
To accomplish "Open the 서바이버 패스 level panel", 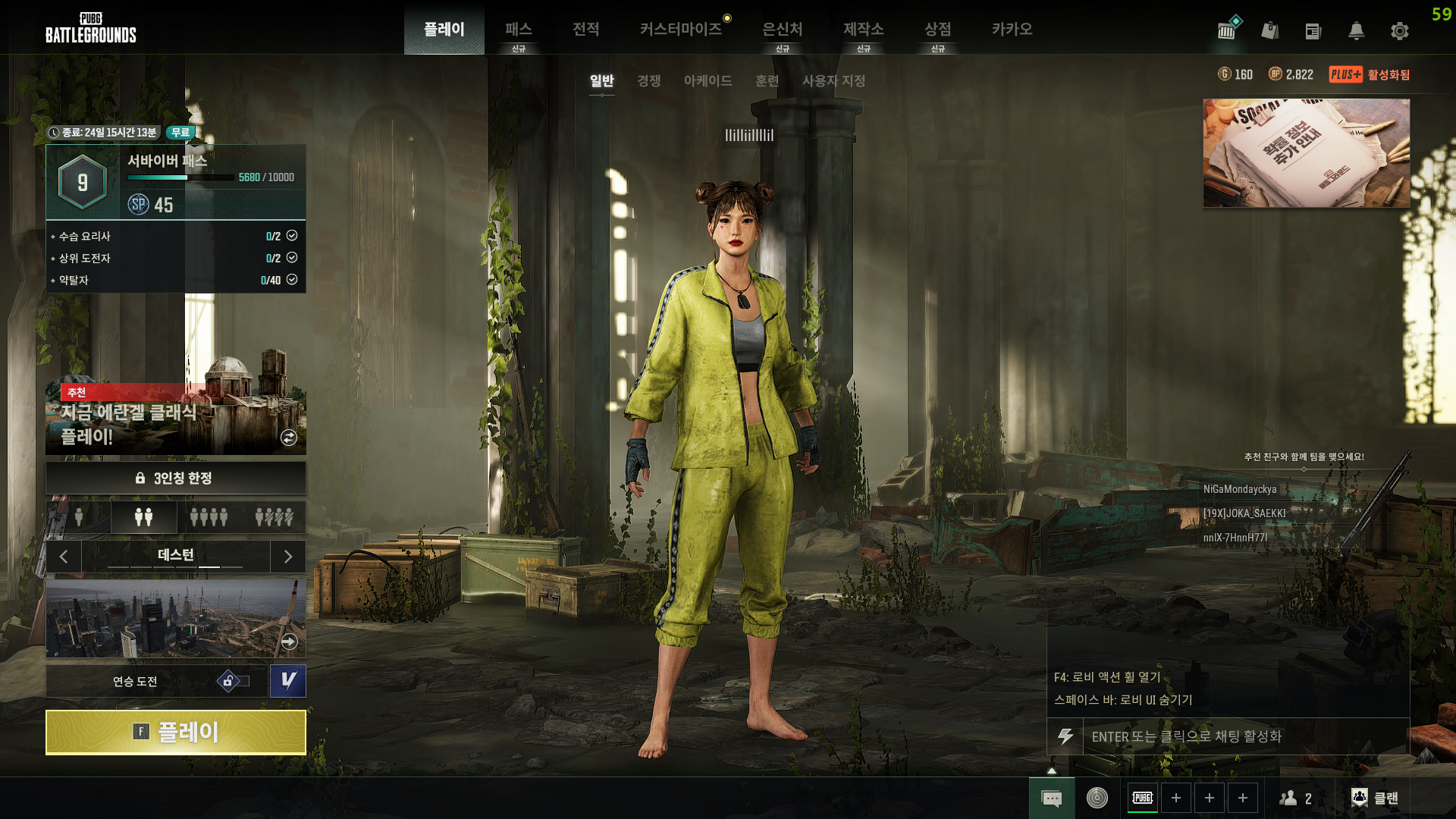I will 175,183.
